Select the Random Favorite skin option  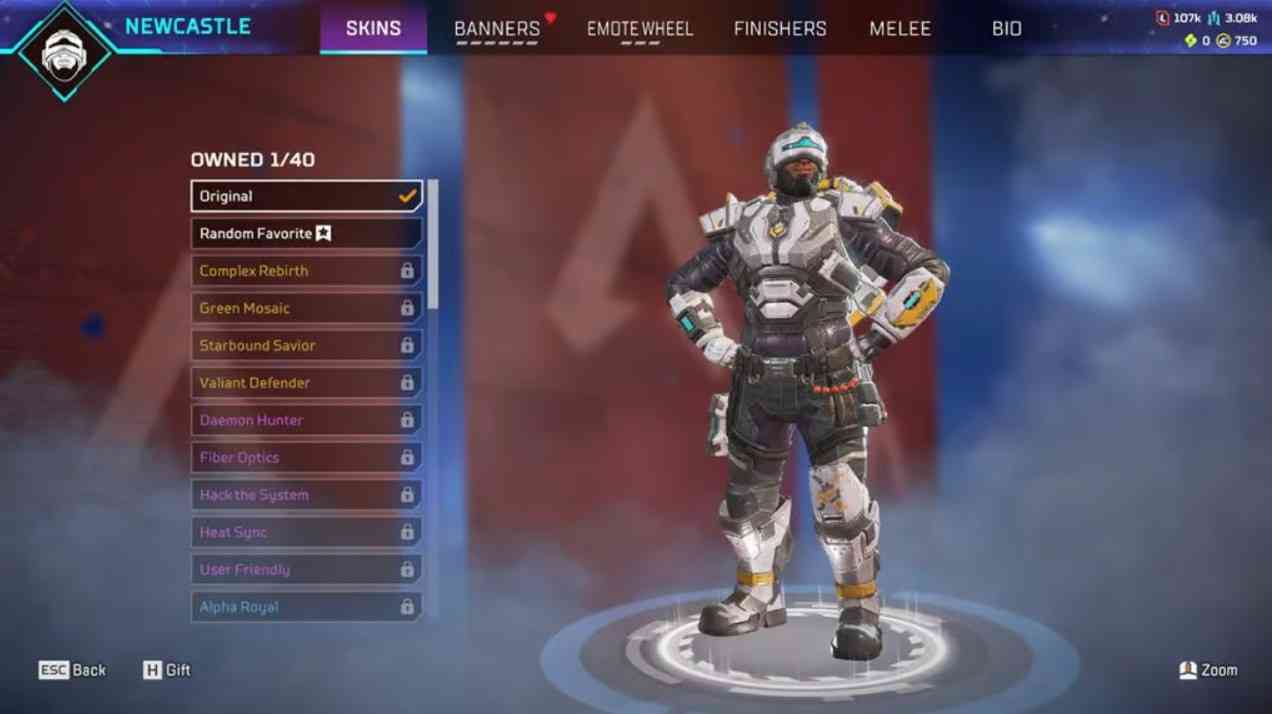click(x=306, y=234)
